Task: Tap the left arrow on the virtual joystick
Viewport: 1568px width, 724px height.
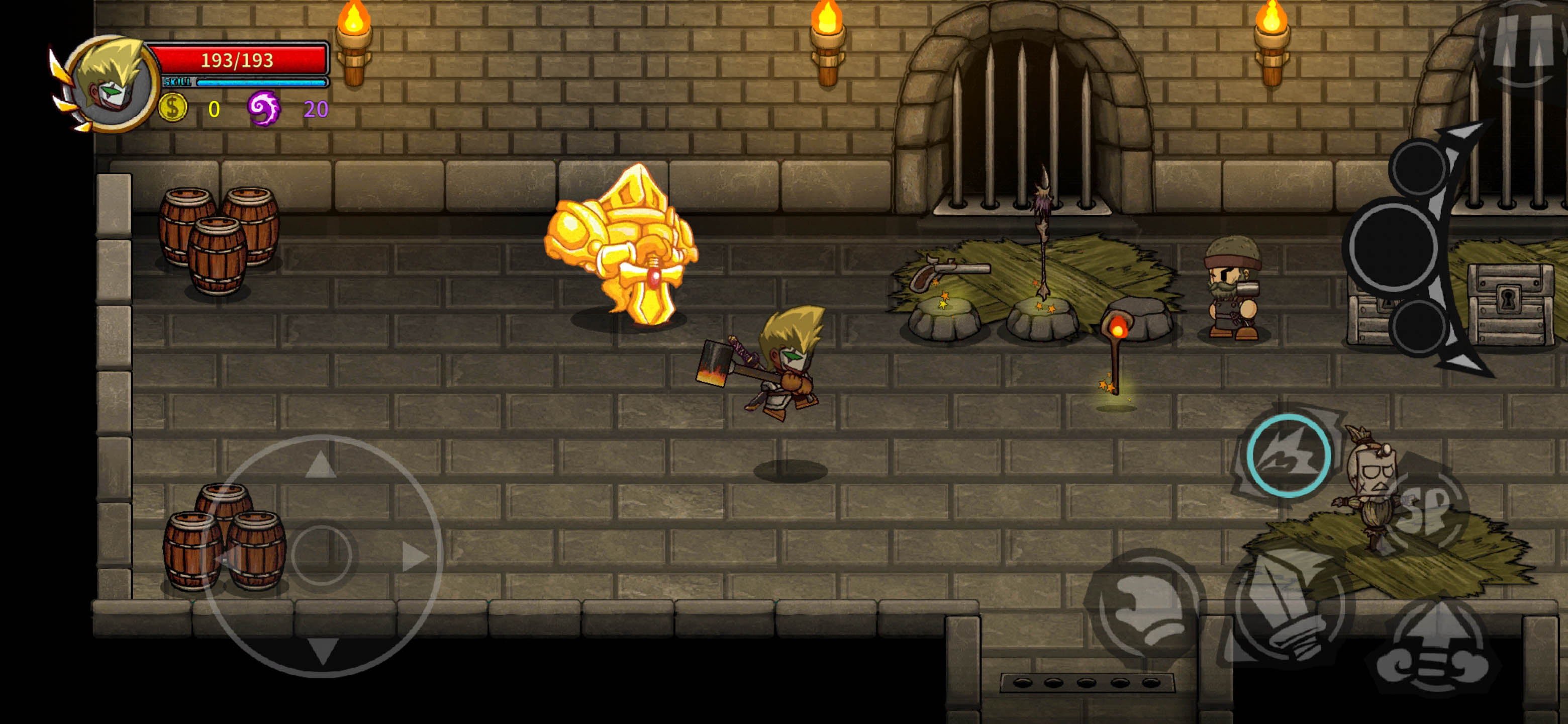Action: click(227, 556)
